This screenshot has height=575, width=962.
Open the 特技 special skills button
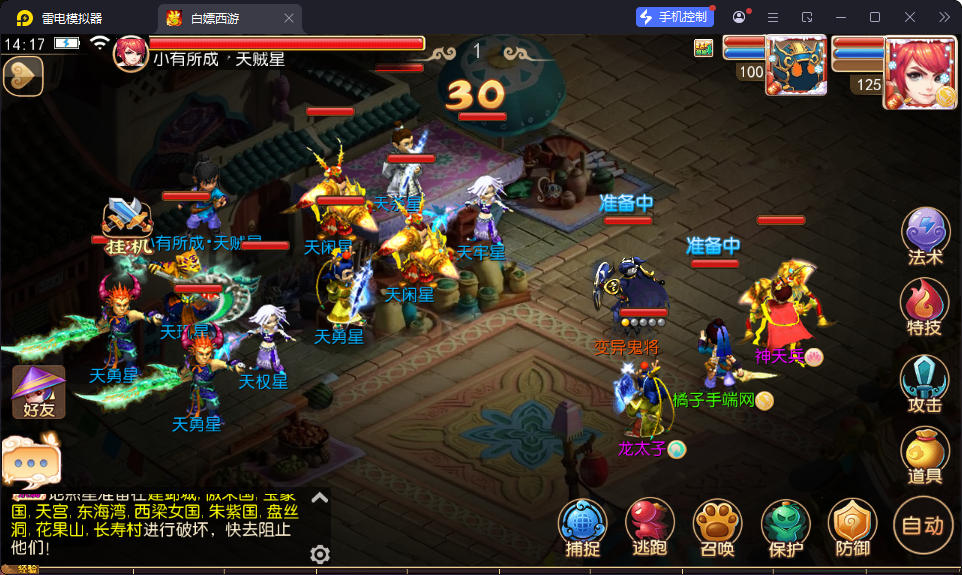[925, 304]
